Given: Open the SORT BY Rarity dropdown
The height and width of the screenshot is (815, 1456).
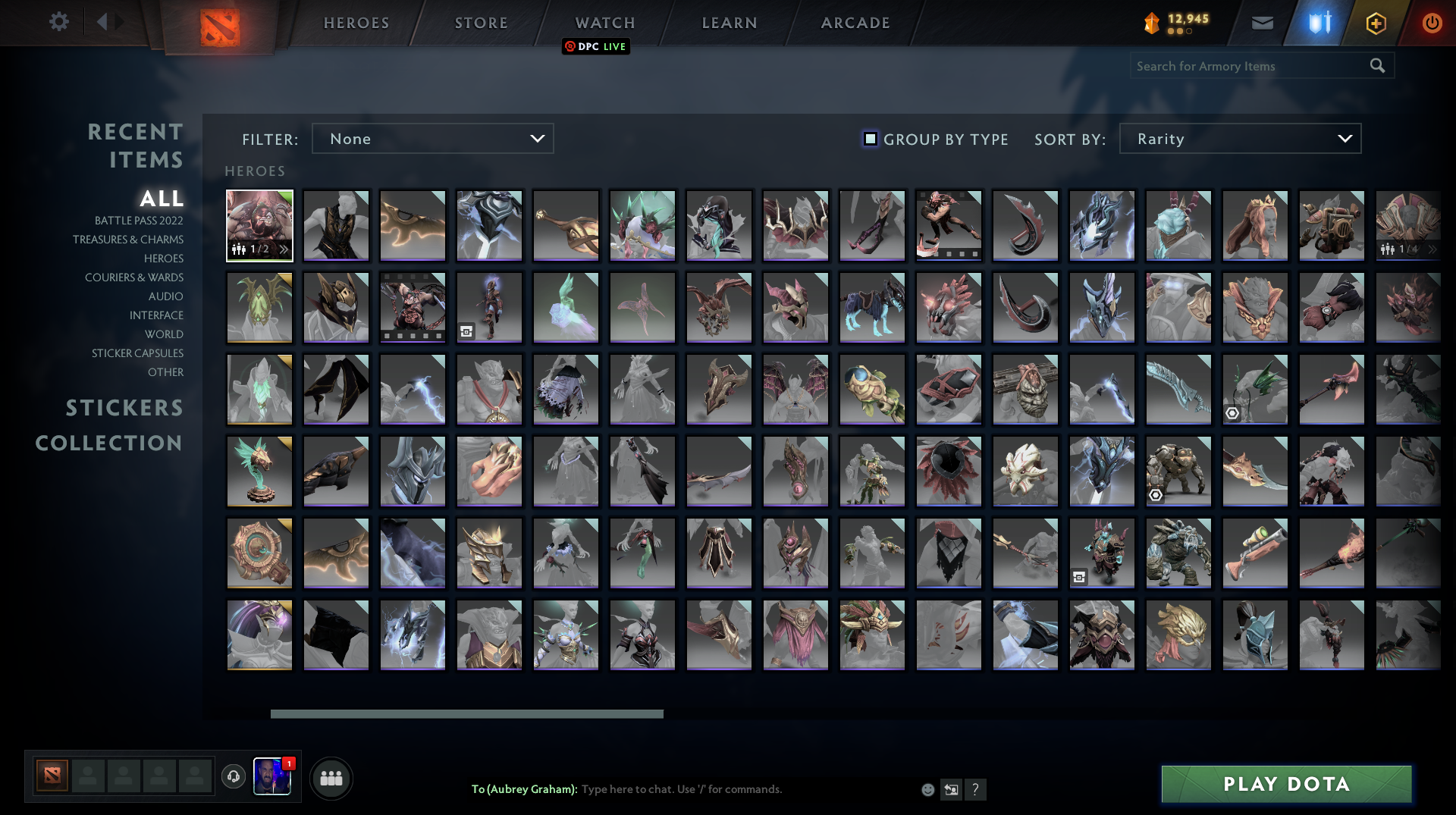Looking at the screenshot, I should pos(1239,138).
